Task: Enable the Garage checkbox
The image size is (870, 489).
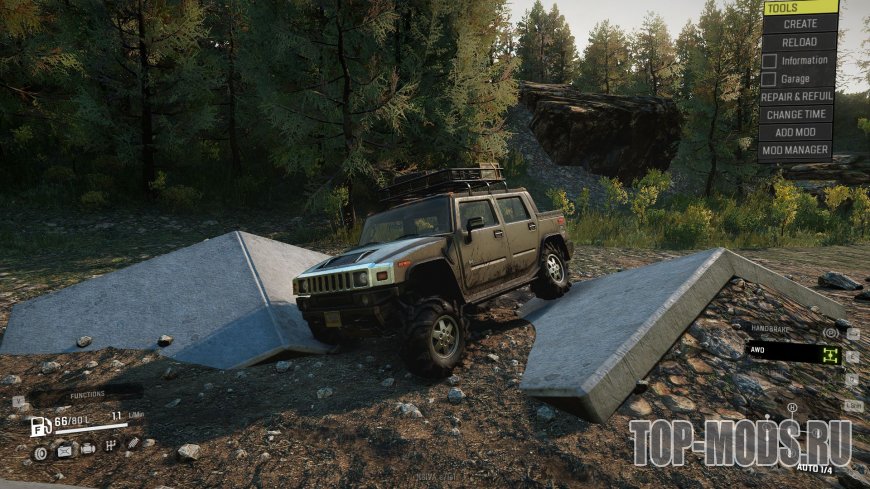Action: click(769, 79)
